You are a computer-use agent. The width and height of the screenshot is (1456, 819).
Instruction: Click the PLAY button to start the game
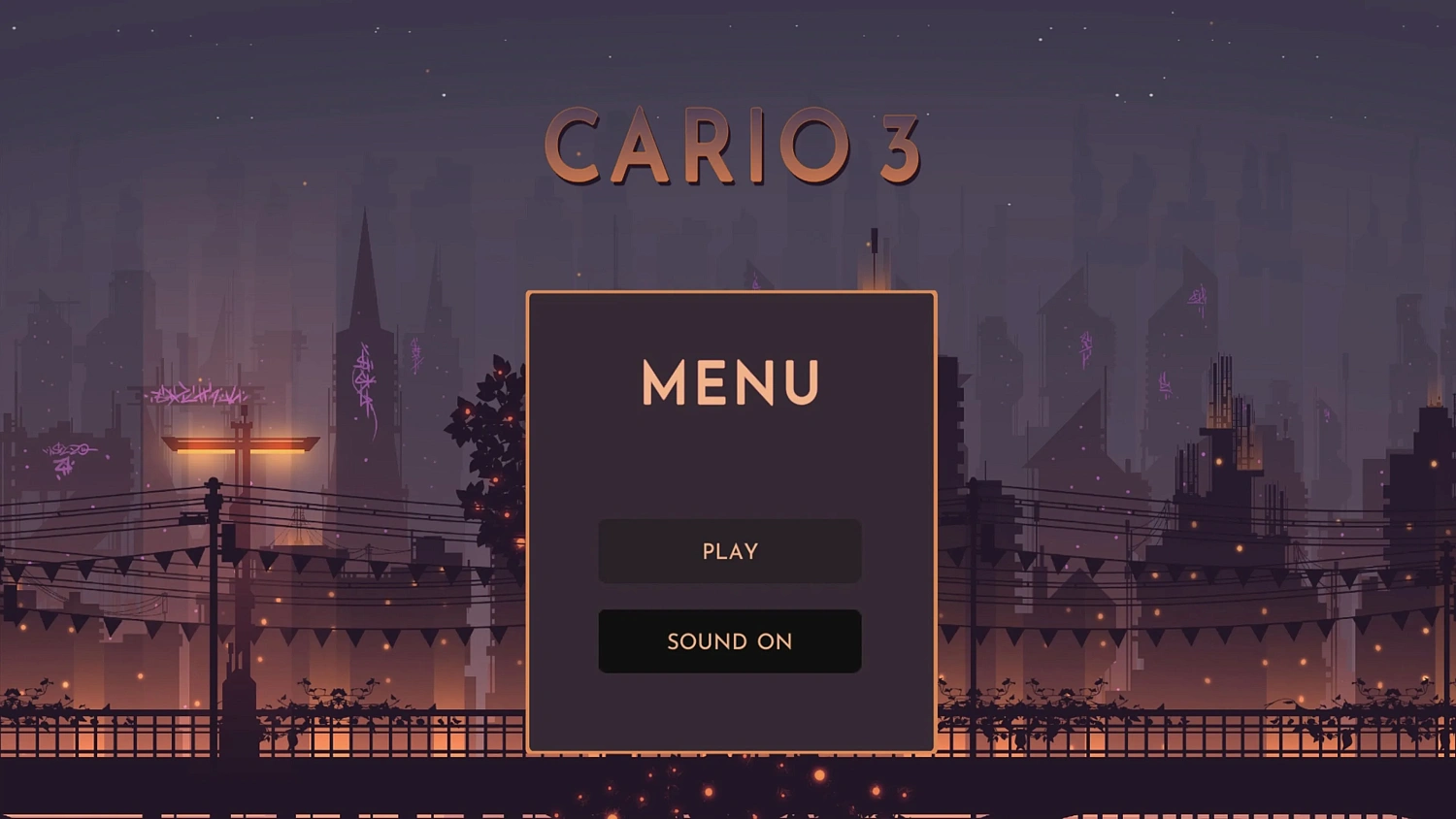click(x=729, y=551)
